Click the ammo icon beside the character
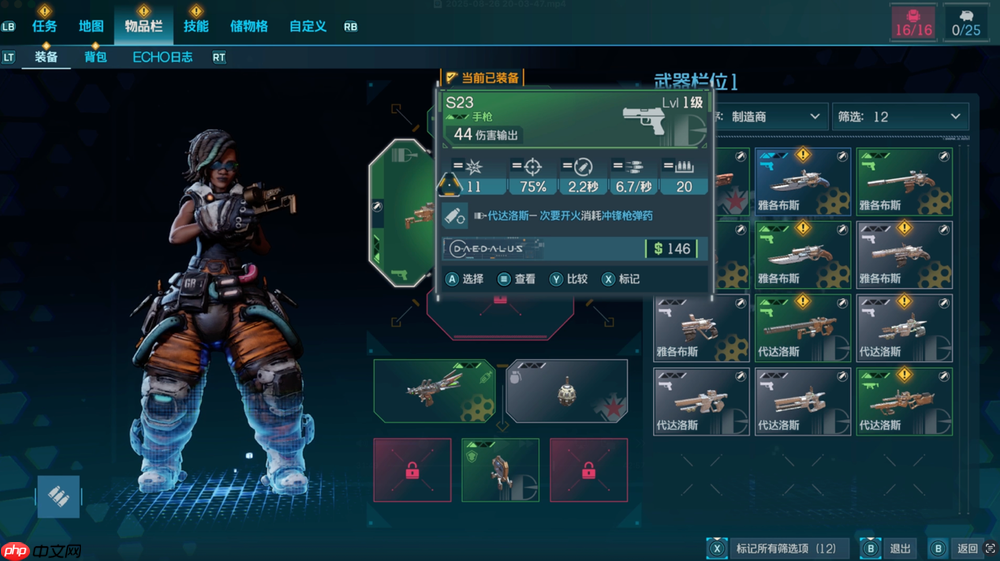The height and width of the screenshot is (561, 1000). [58, 497]
